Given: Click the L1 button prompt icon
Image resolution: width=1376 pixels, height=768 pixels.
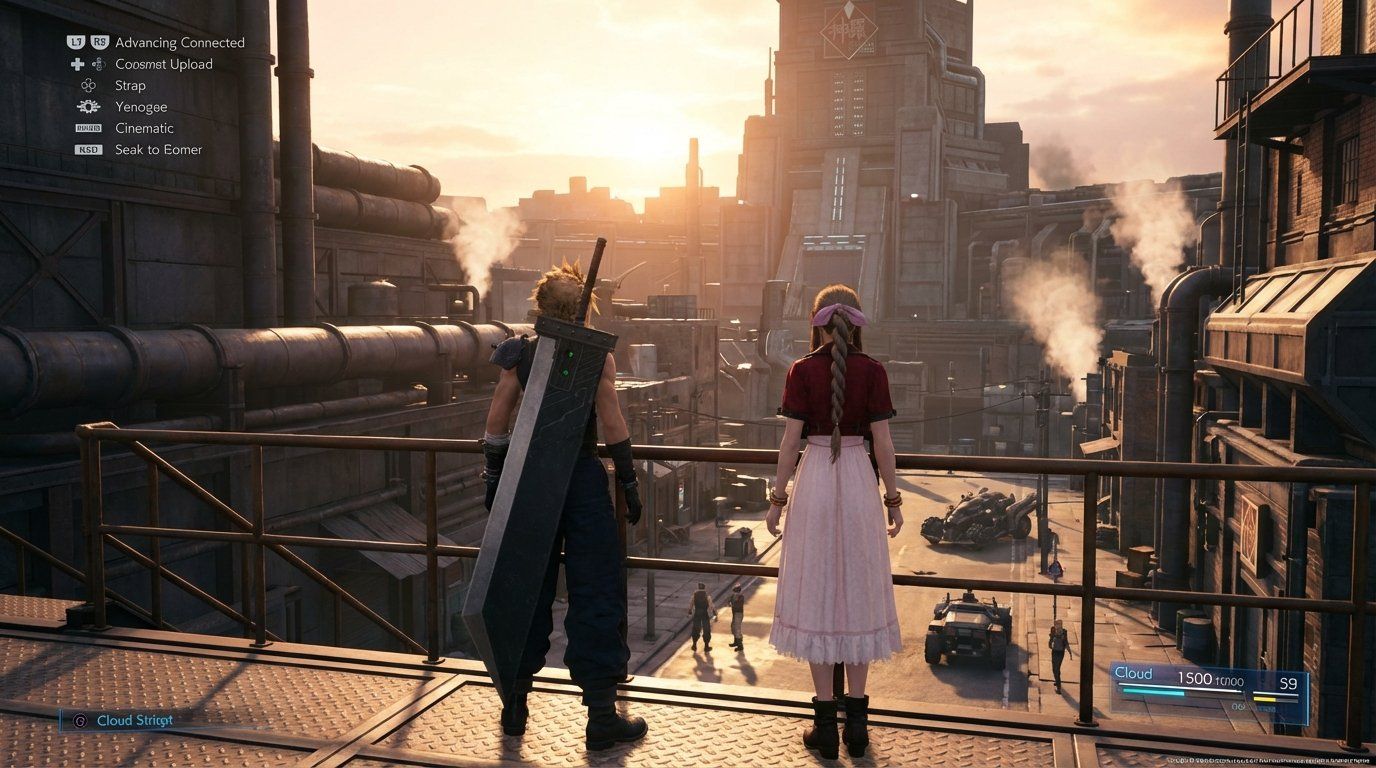Looking at the screenshot, I should pyautogui.click(x=76, y=42).
